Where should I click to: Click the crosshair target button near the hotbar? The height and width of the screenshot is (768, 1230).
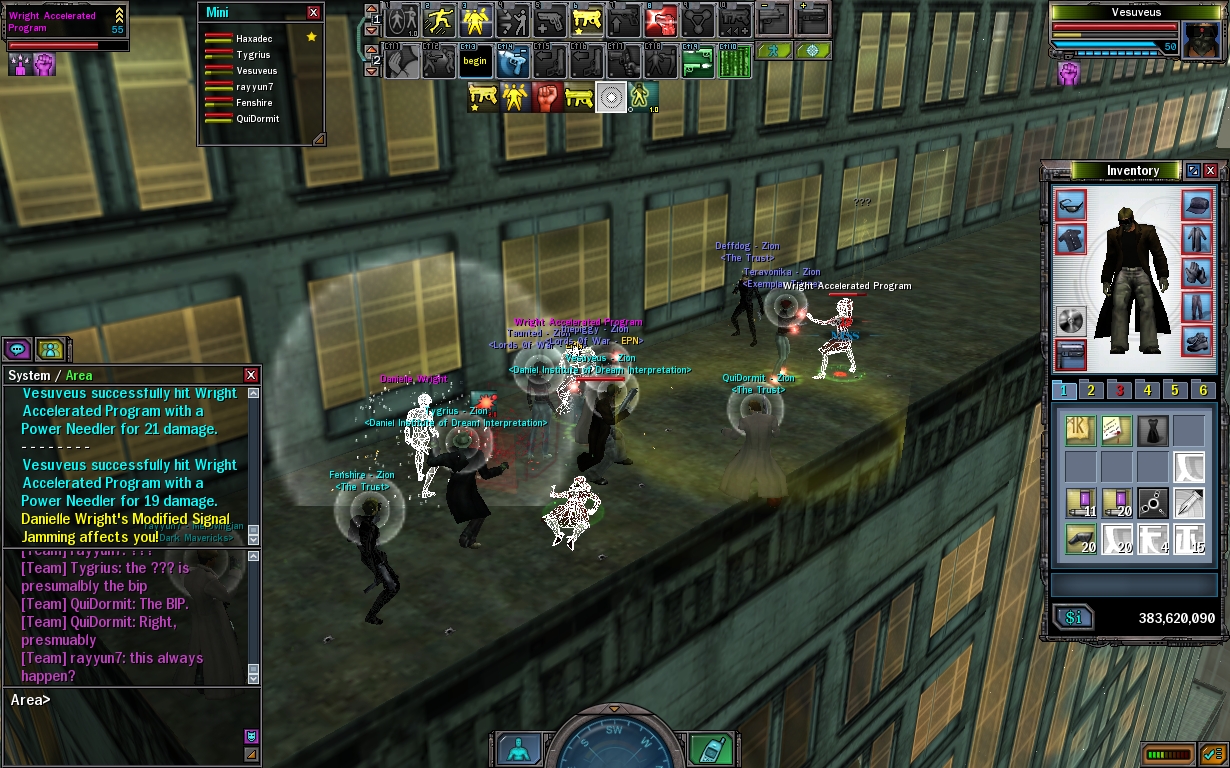(813, 50)
